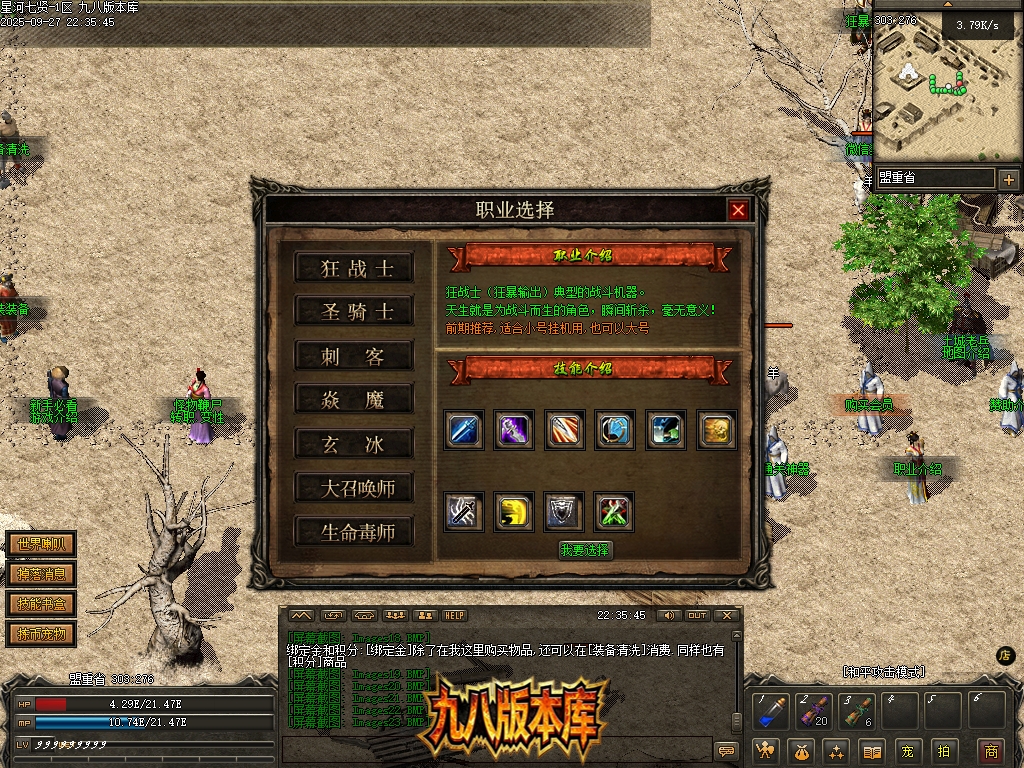Click the HELP button on chat bar
This screenshot has width=1024, height=768.
(455, 615)
